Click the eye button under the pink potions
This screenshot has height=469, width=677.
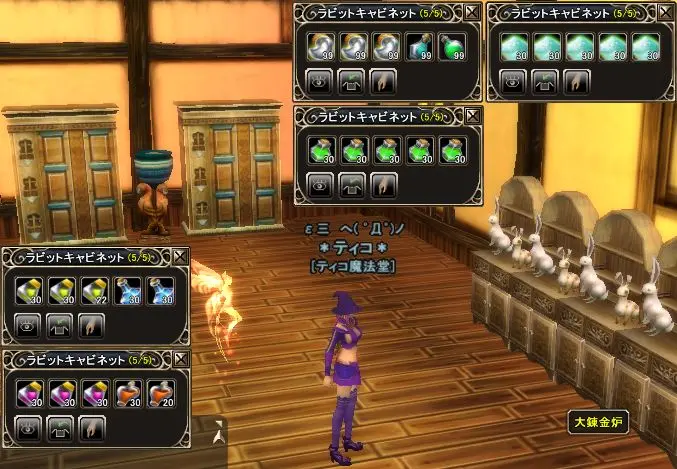click(28, 427)
